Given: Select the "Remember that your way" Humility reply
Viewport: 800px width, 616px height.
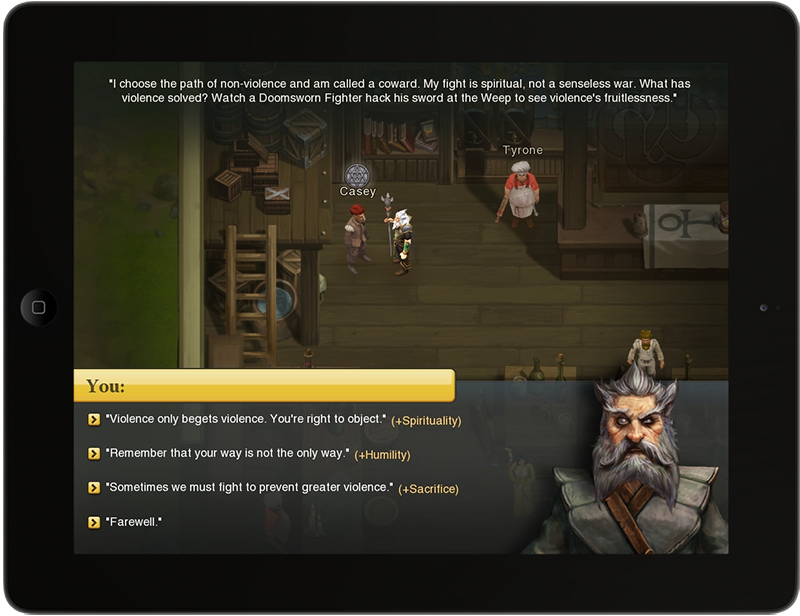Looking at the screenshot, I should point(227,454).
